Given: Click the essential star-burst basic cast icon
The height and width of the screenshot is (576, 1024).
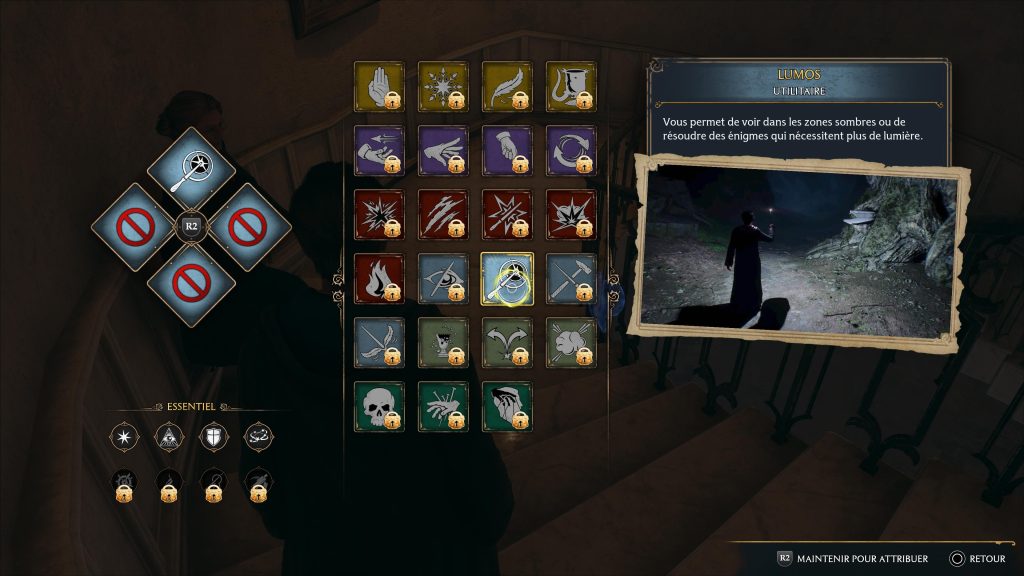Looking at the screenshot, I should (x=124, y=435).
